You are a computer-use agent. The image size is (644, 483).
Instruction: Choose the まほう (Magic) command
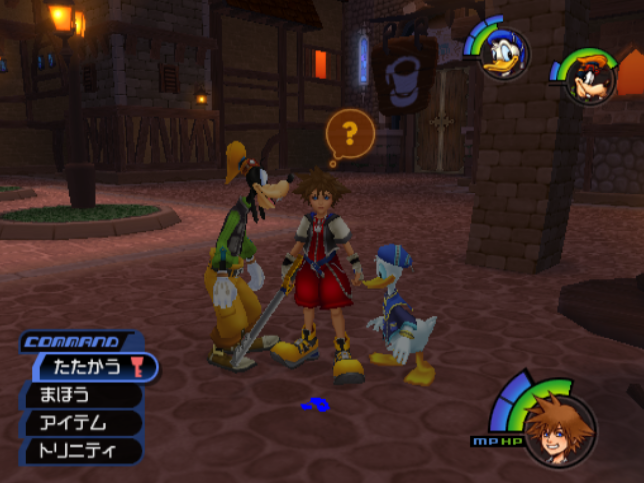click(x=80, y=395)
